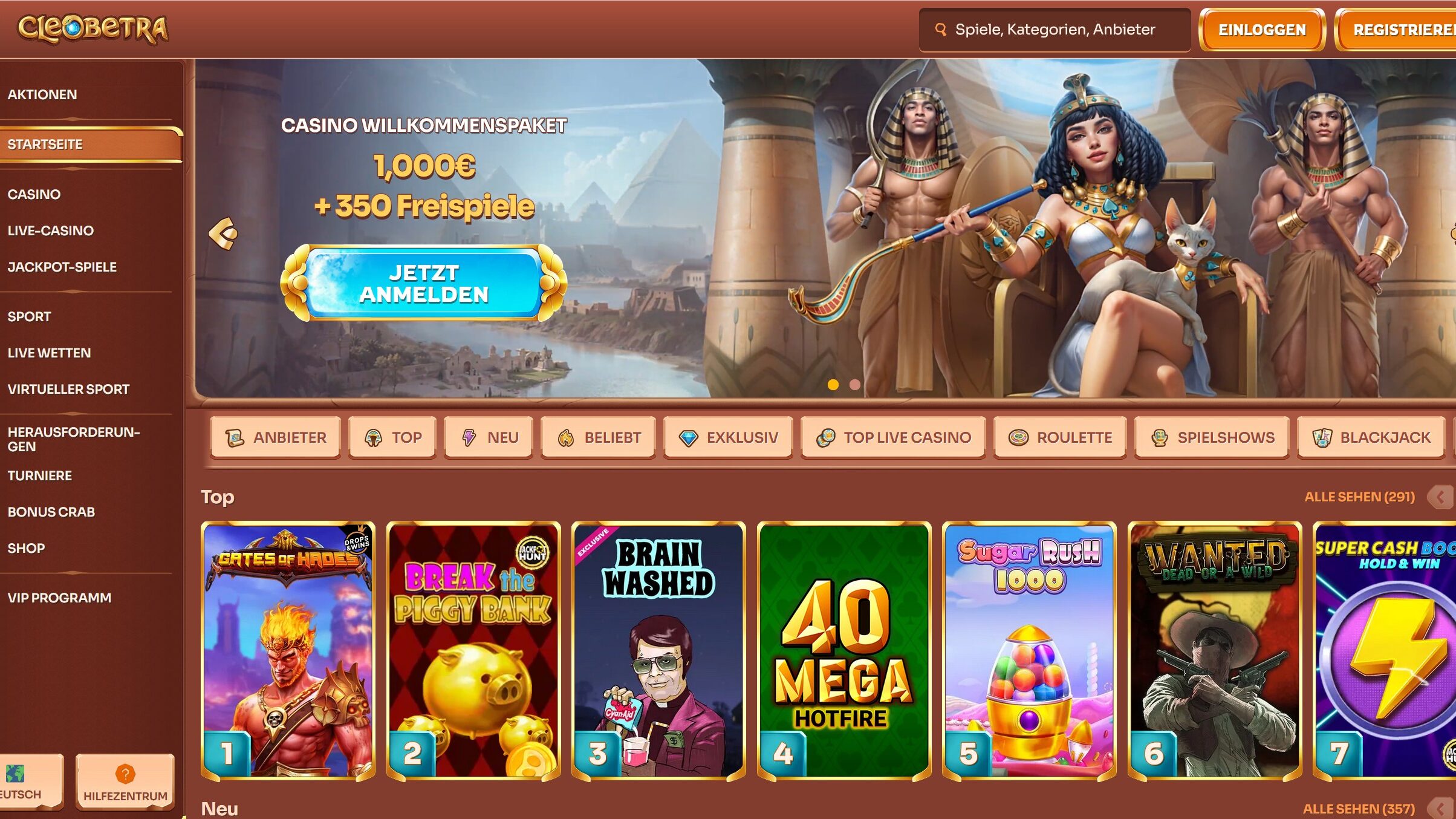This screenshot has width=1456, height=819.
Task: Click the Einloggen button
Action: [x=1262, y=30]
